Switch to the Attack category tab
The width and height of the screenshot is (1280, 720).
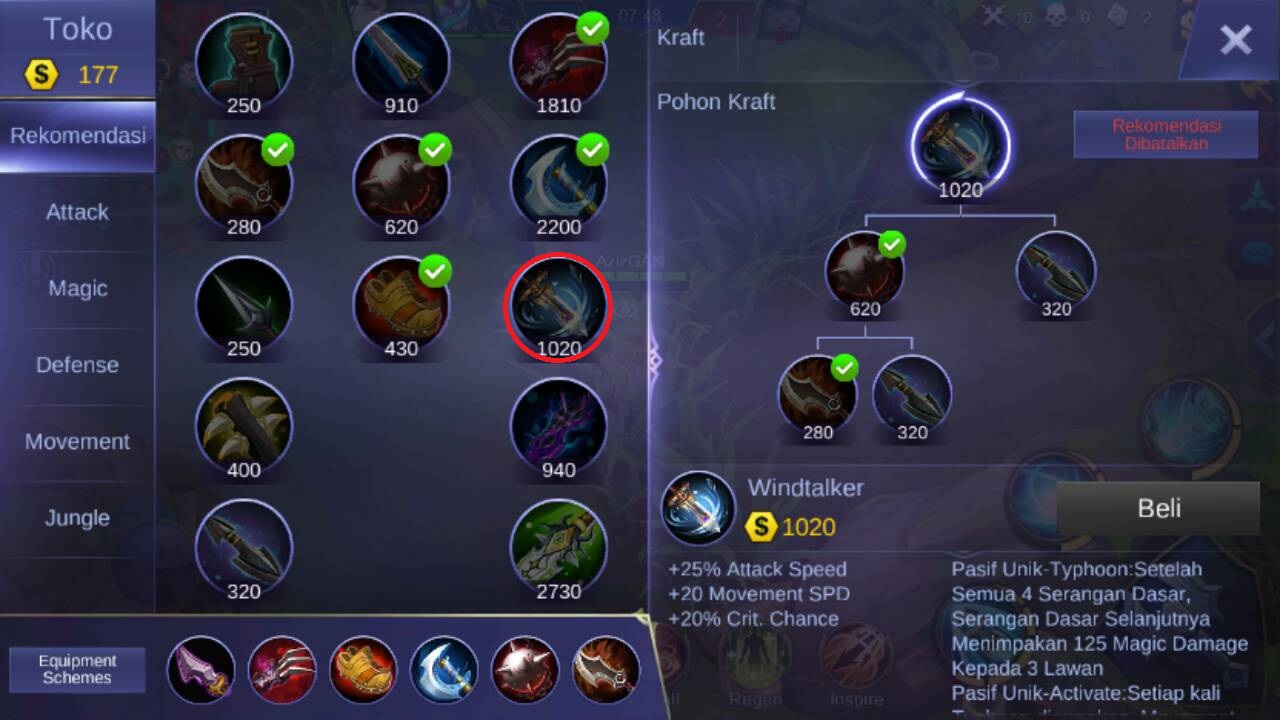tap(77, 212)
